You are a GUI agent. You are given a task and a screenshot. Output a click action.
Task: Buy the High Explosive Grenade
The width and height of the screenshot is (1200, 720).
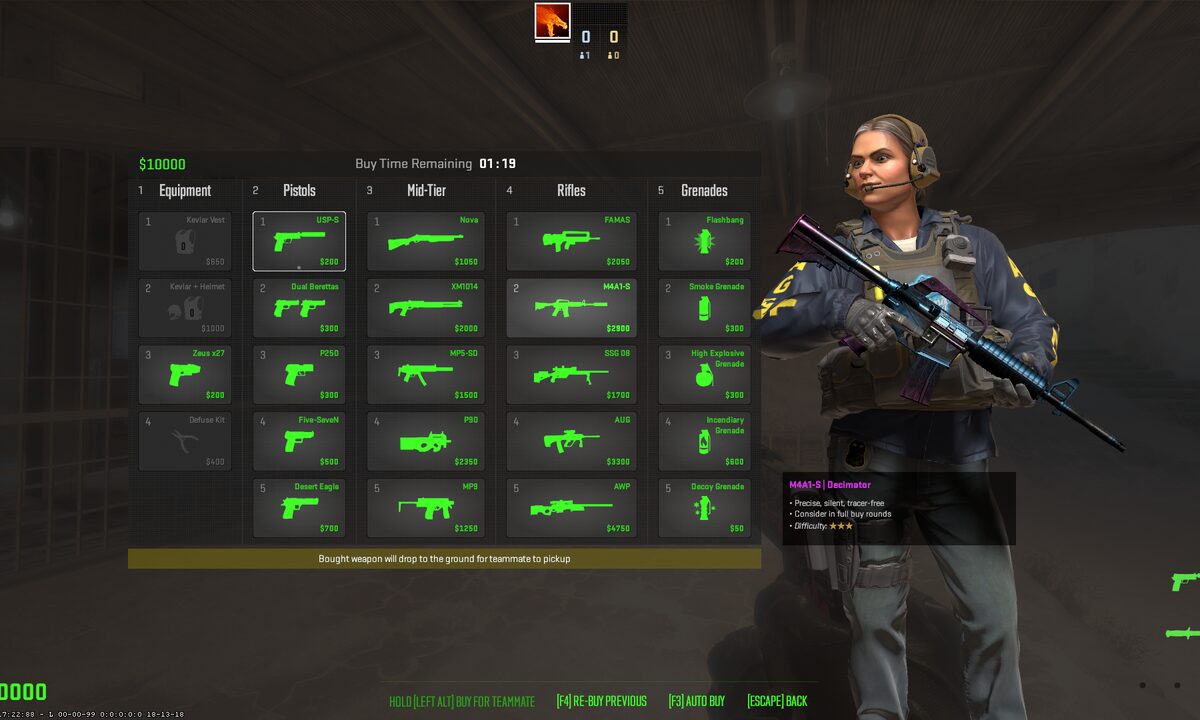[704, 374]
